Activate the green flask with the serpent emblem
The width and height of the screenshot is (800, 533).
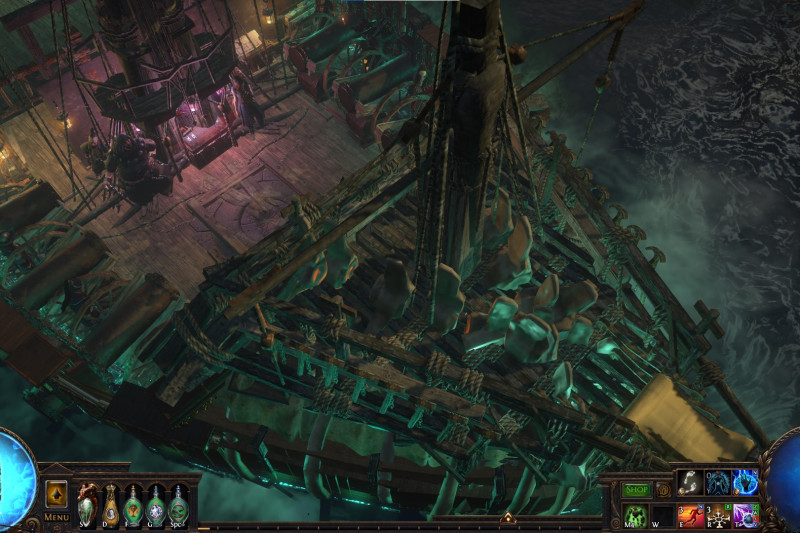click(178, 504)
